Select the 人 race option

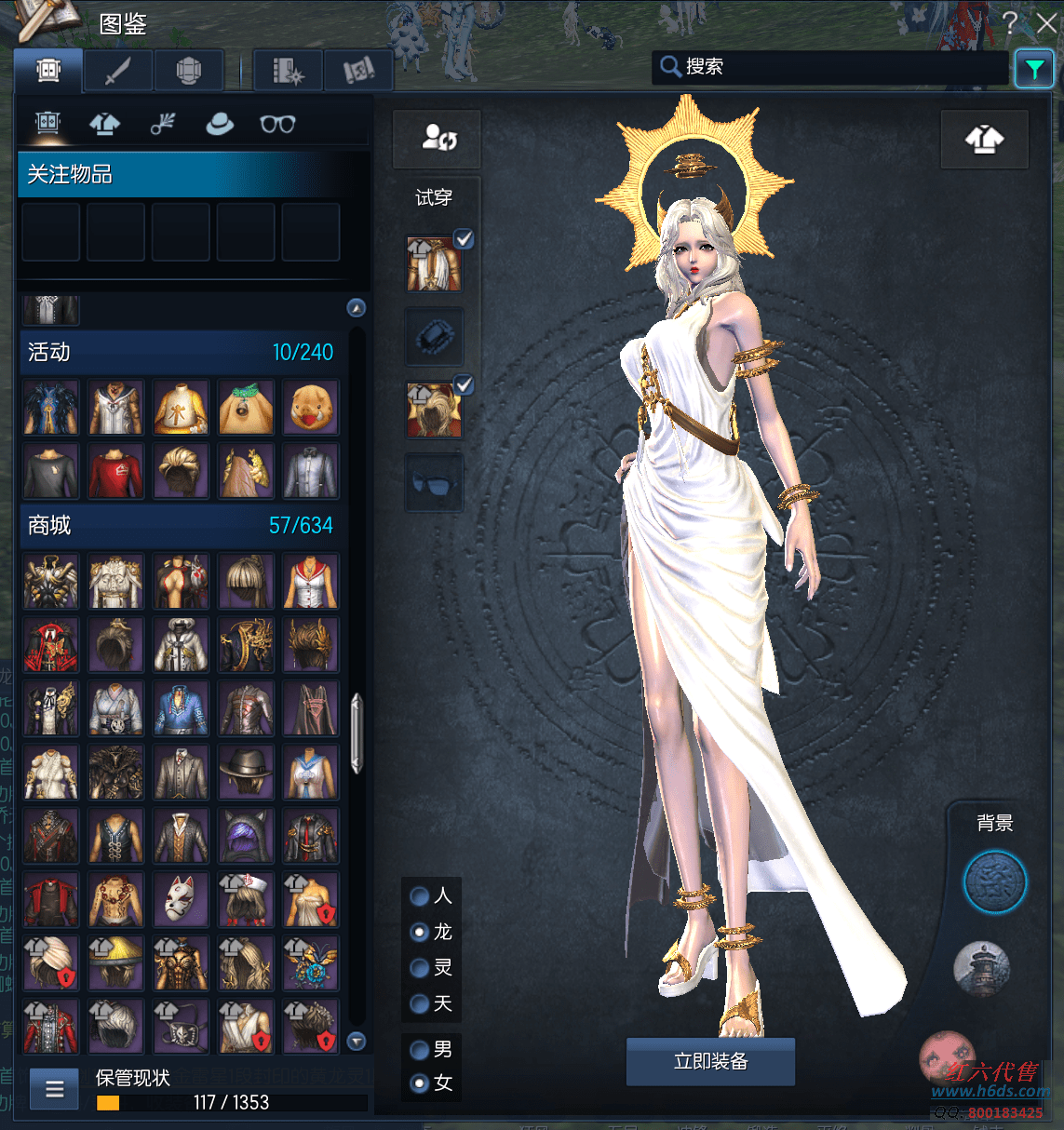pos(420,896)
